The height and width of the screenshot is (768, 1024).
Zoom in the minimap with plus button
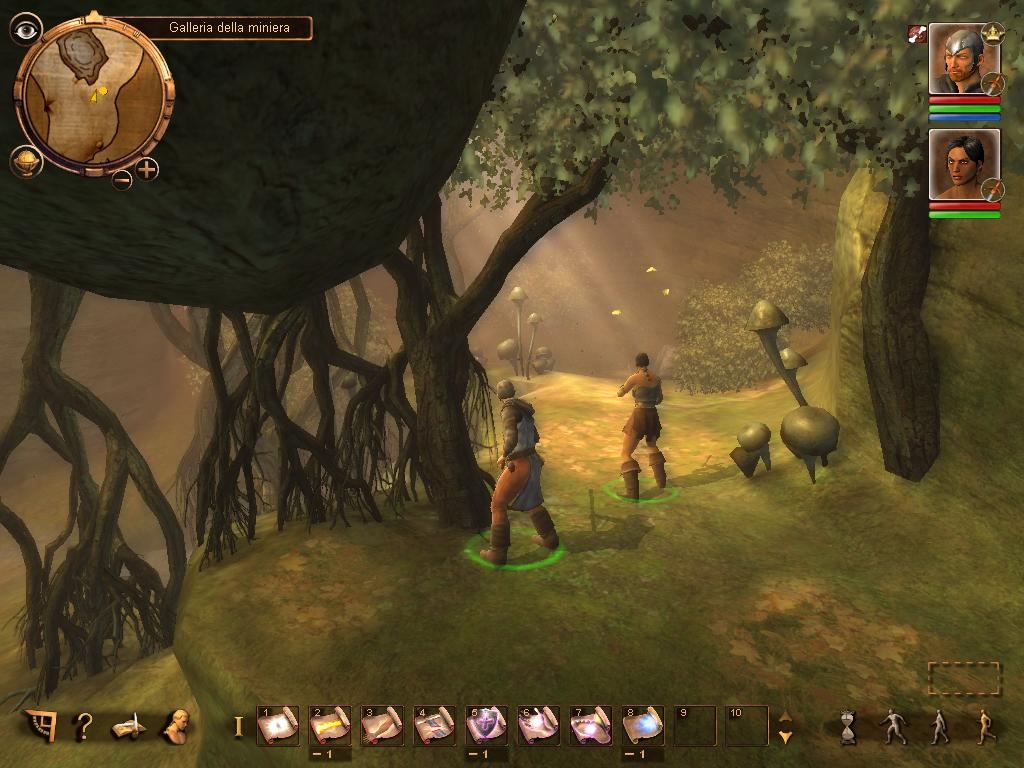147,169
